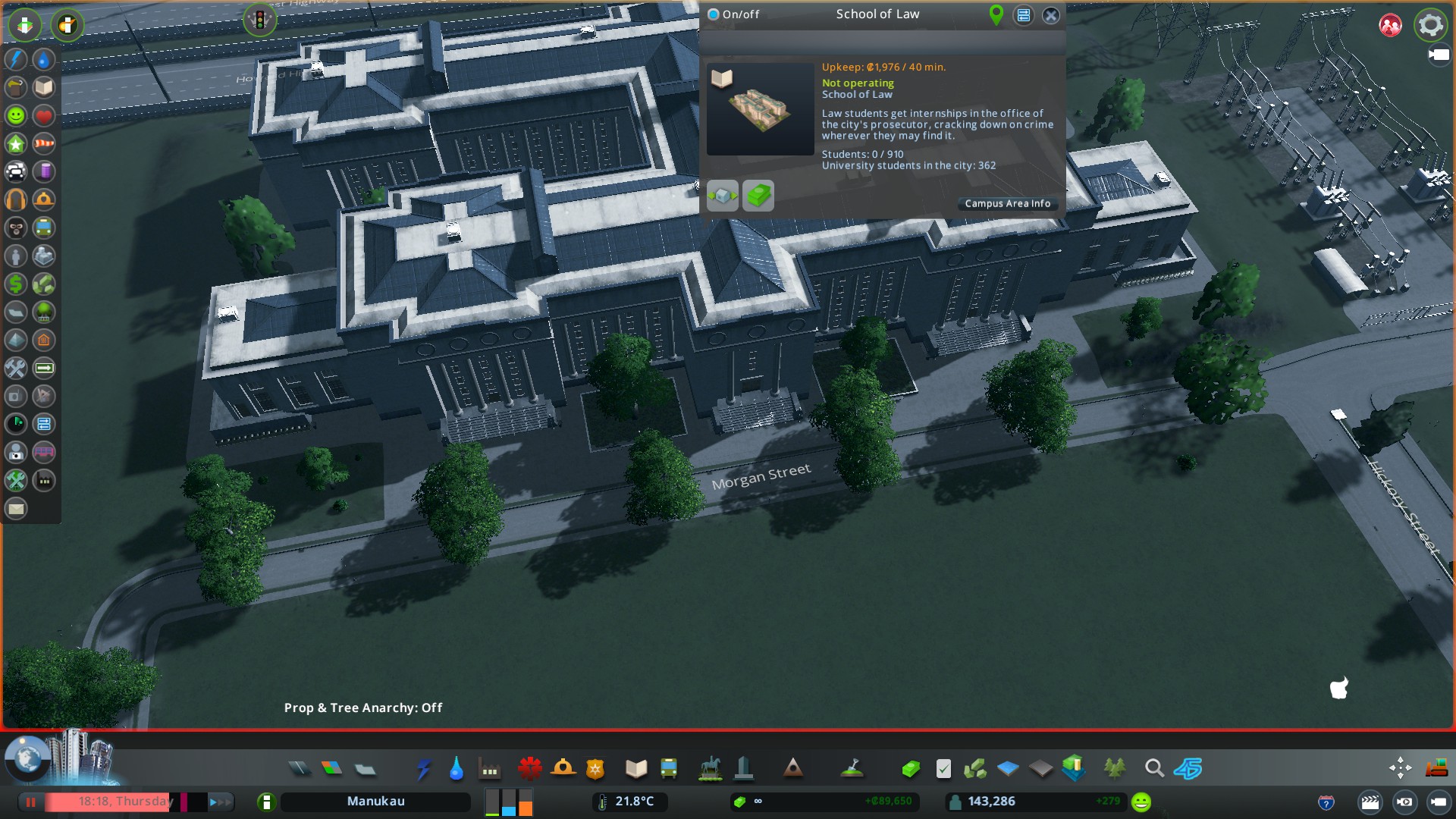Toggle the School of Law On/off switch

714,14
